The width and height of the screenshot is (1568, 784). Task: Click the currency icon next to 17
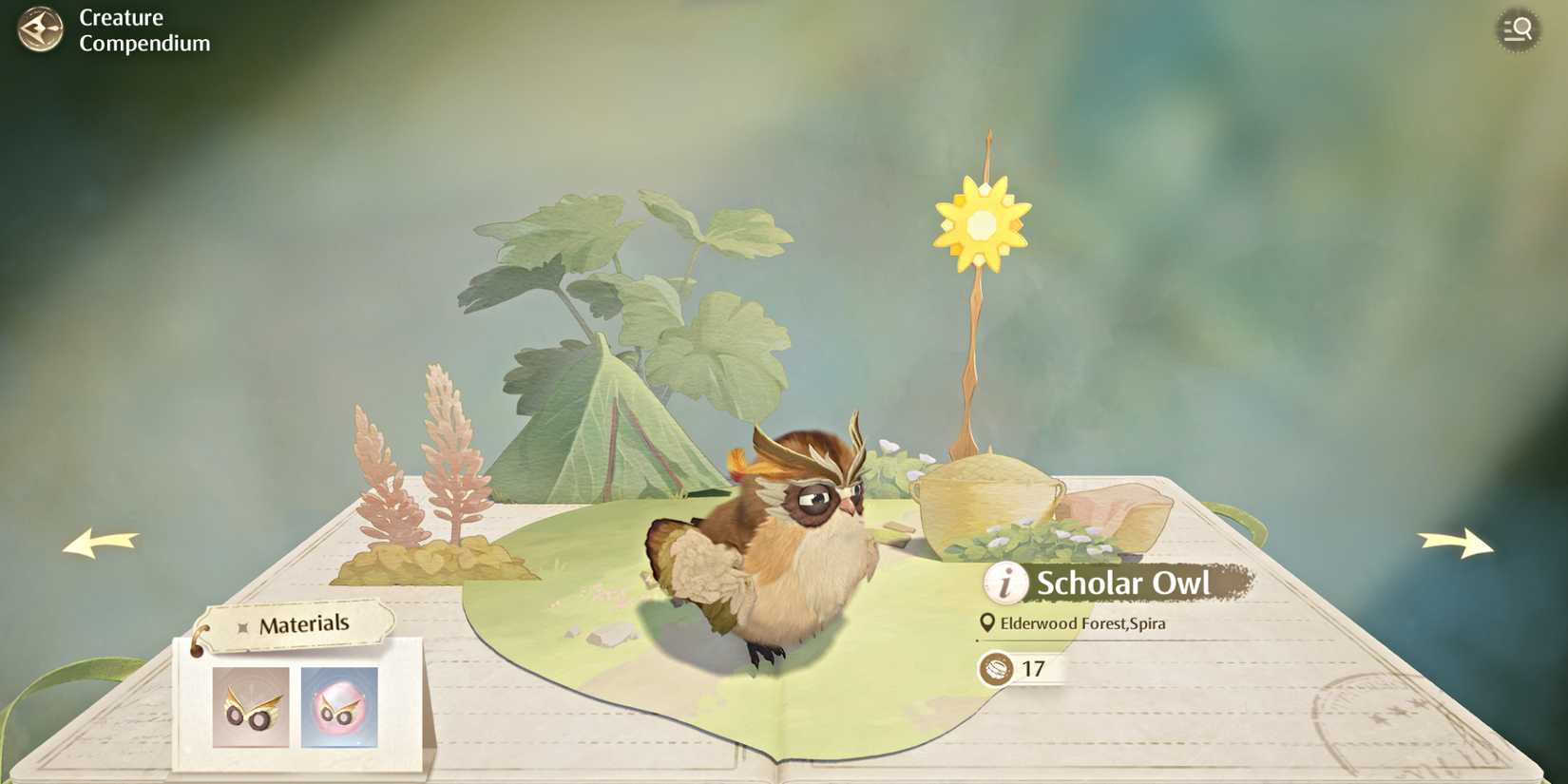995,668
